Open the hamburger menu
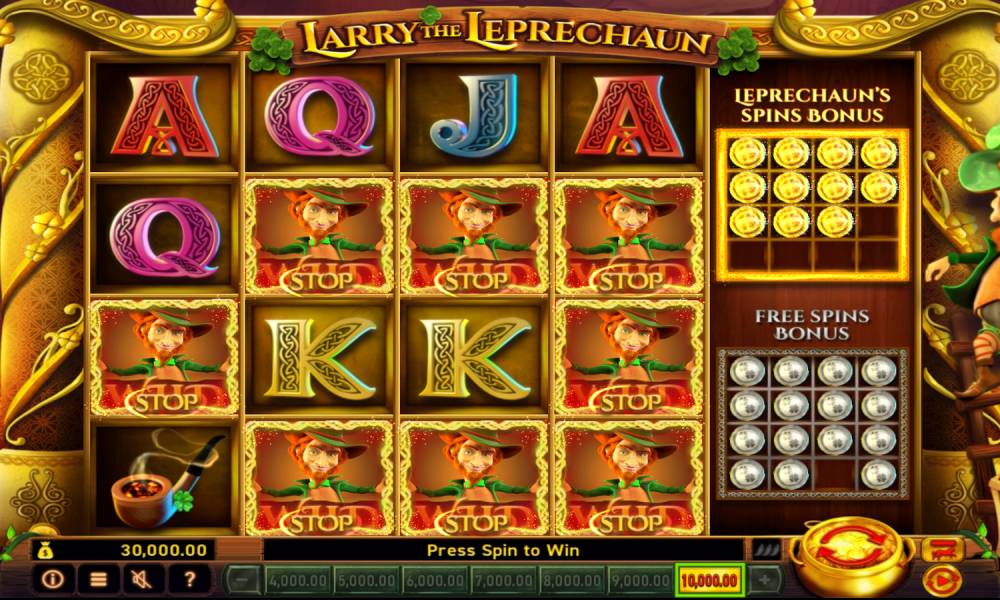 99,578
